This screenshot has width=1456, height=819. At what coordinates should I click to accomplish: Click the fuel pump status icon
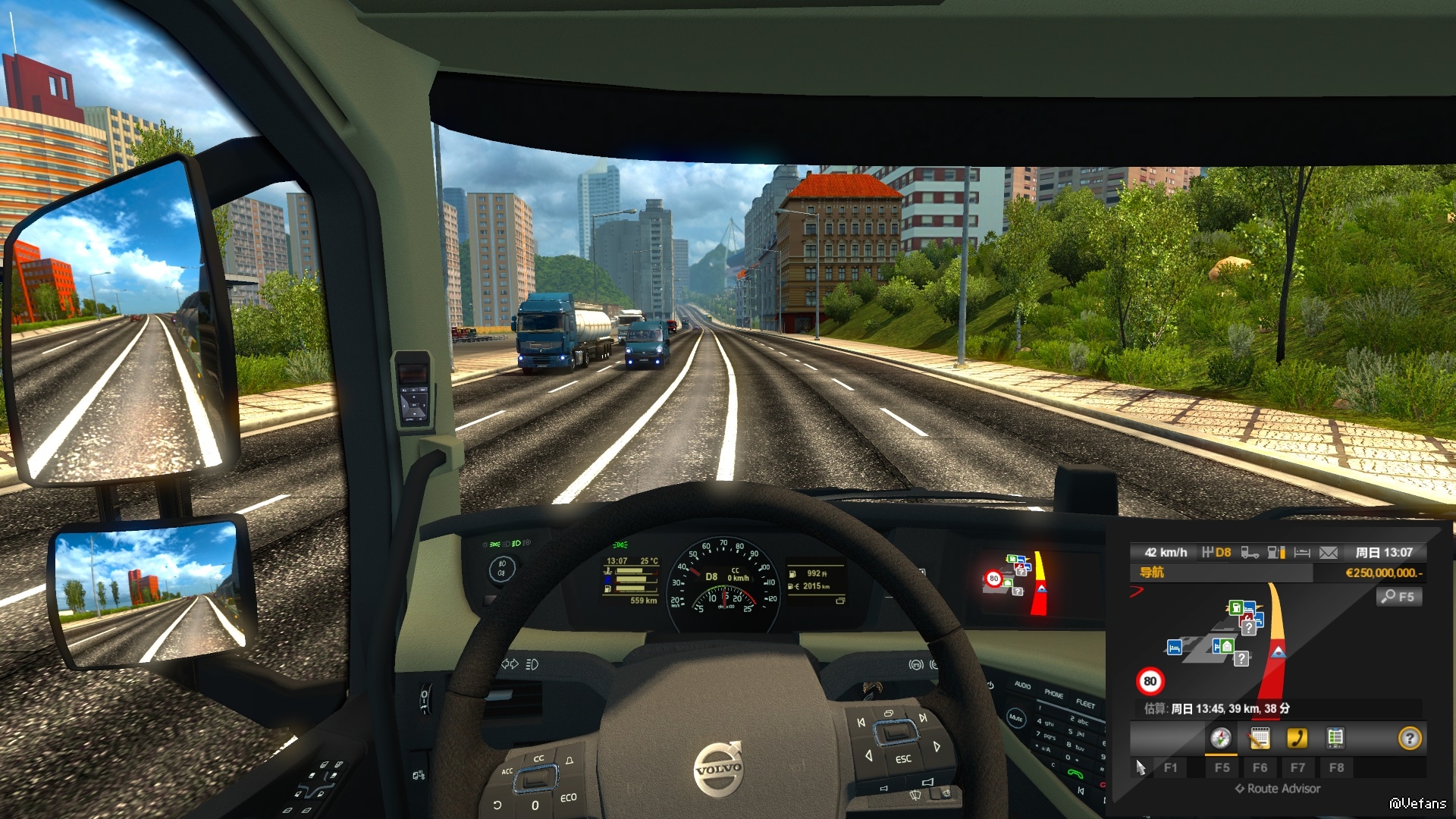tap(1276, 553)
